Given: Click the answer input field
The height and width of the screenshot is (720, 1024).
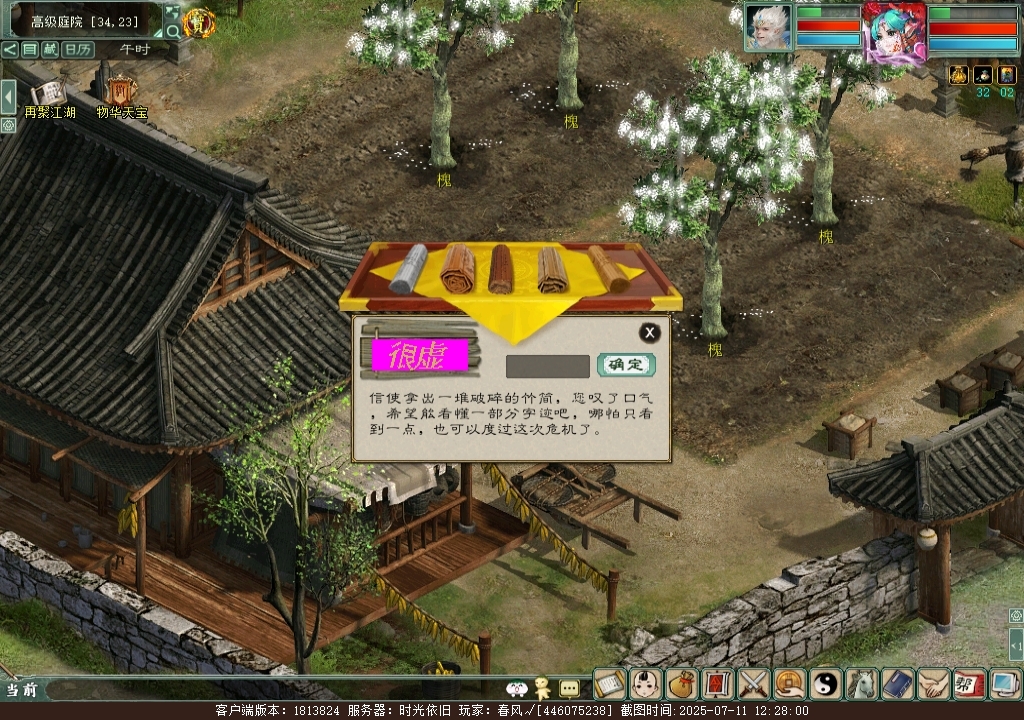Looking at the screenshot, I should [547, 366].
